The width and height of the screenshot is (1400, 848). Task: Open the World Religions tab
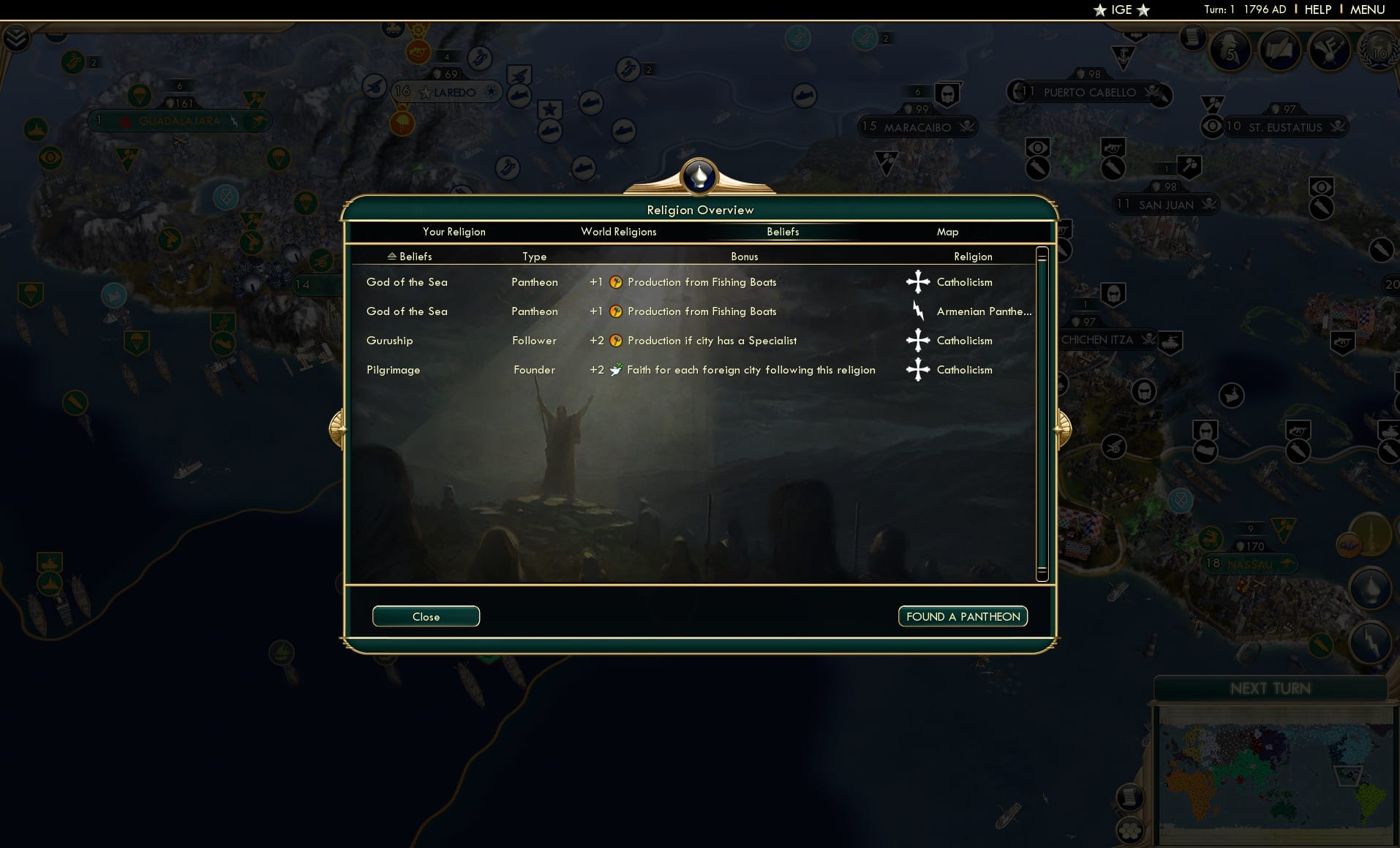[618, 232]
